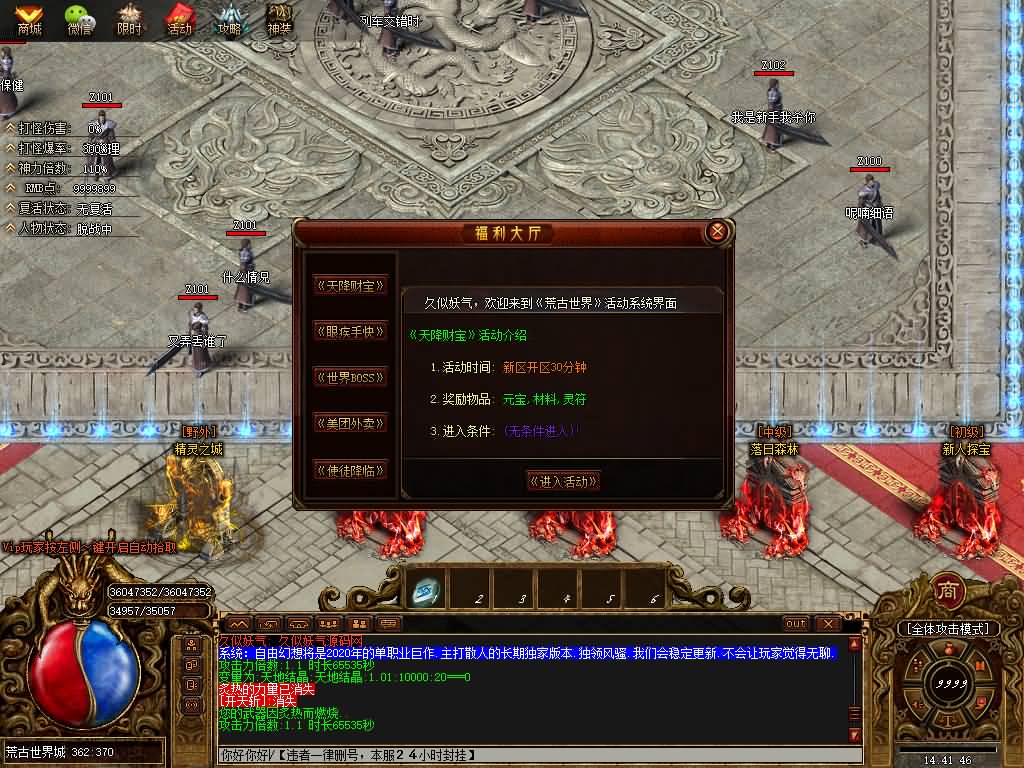Click the chat panel's 'out' button
This screenshot has width=1024, height=768.
tap(796, 623)
